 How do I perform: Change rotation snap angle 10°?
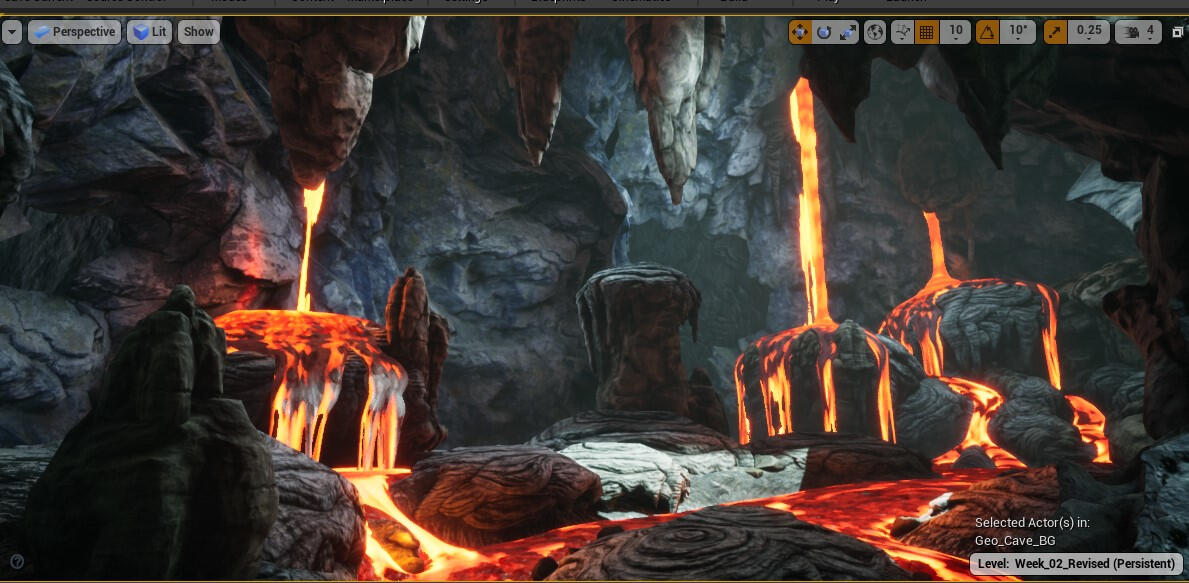1018,32
